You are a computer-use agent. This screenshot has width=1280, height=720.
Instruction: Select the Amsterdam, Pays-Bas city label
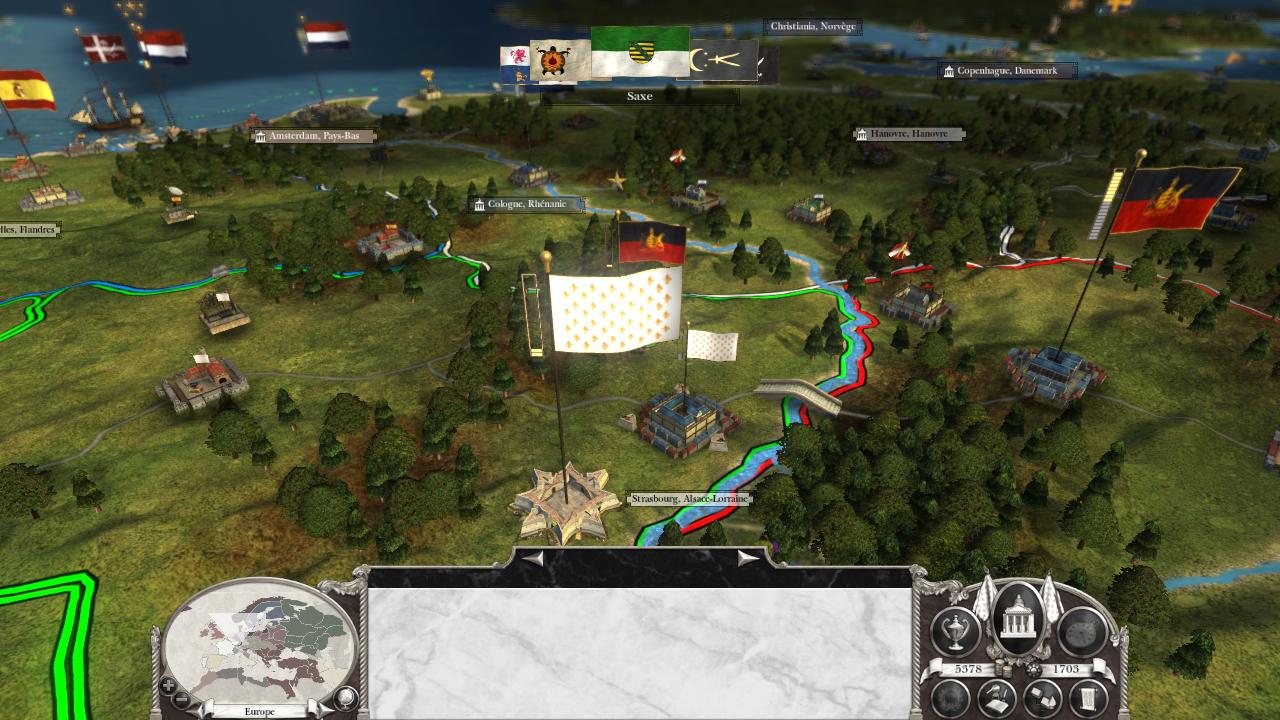(313, 135)
